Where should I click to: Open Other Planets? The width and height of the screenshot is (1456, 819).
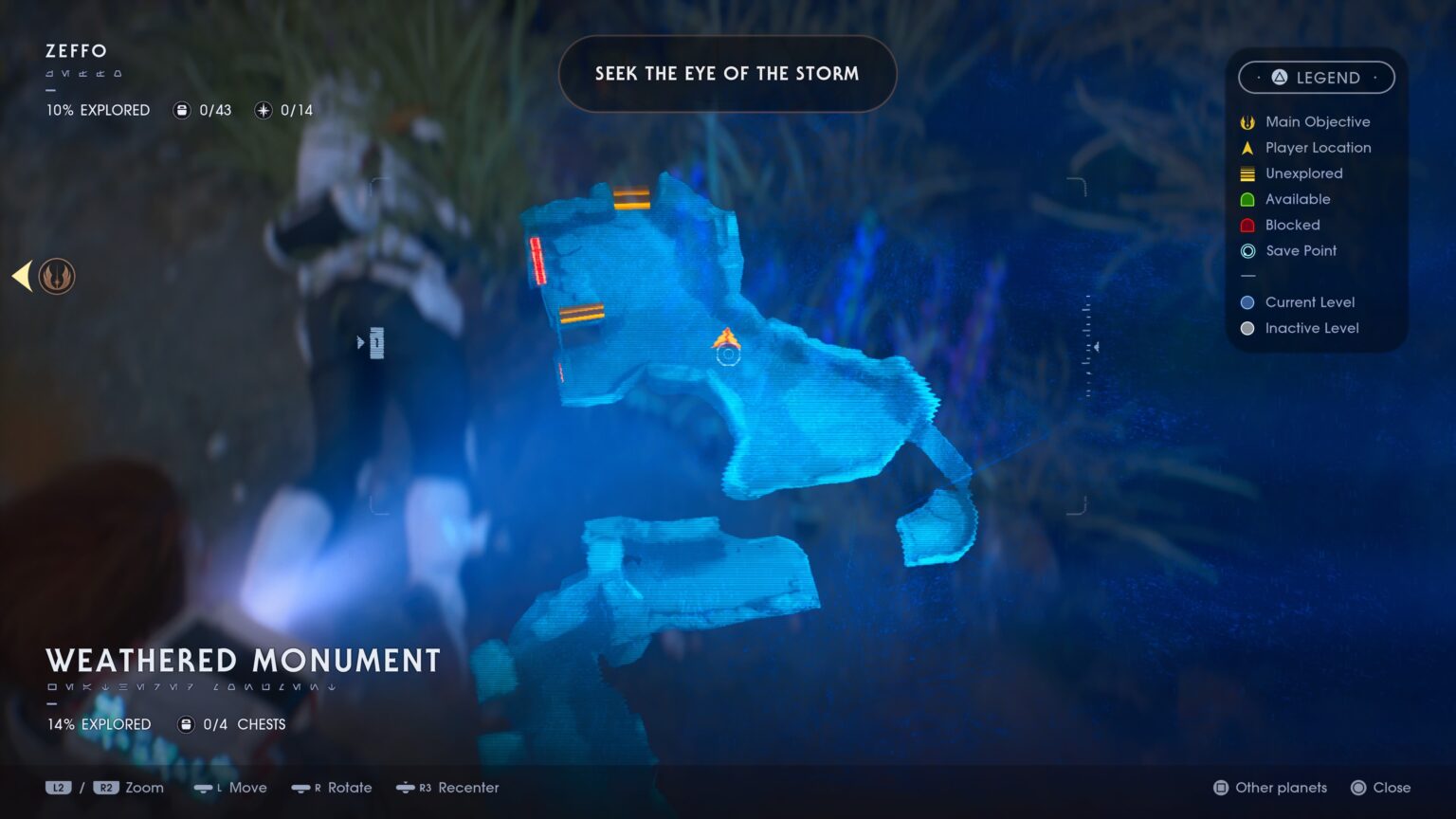point(1270,788)
